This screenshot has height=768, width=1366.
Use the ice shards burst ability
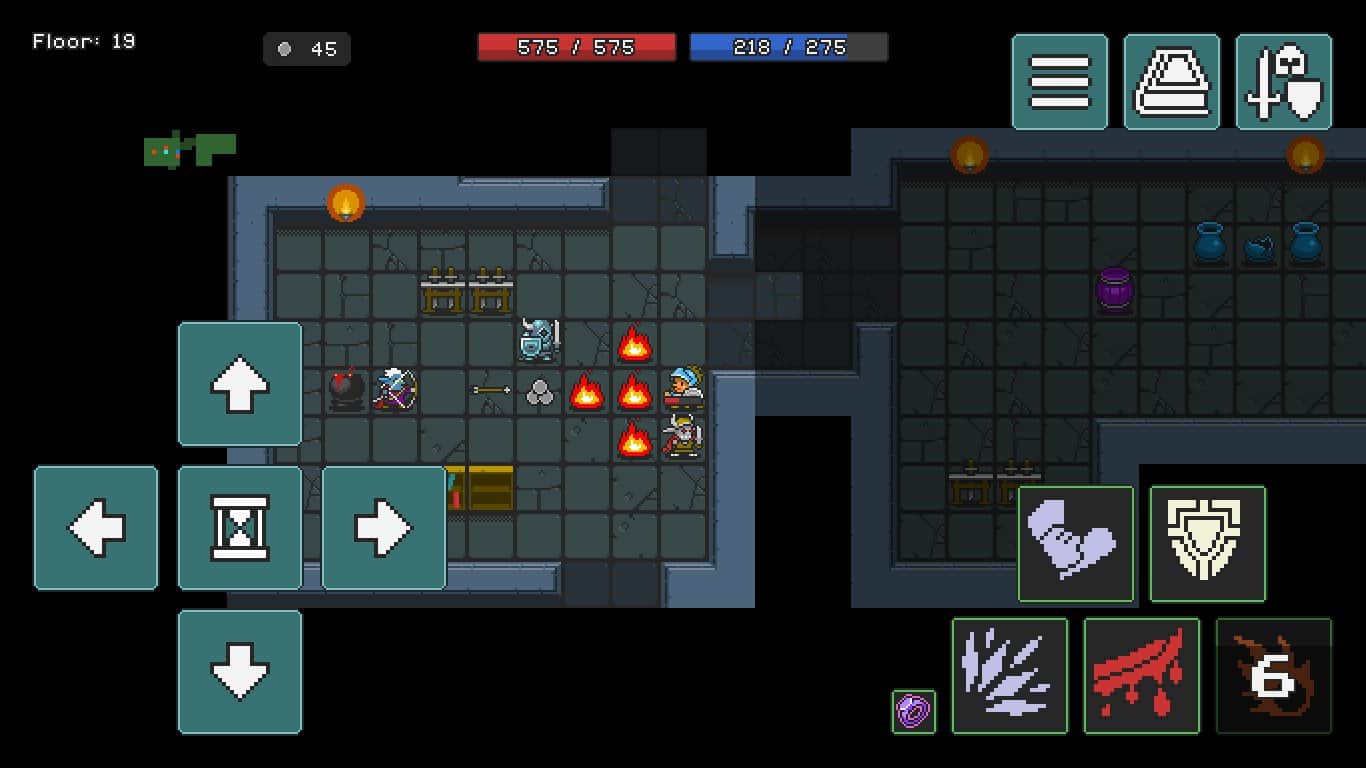[1010, 676]
